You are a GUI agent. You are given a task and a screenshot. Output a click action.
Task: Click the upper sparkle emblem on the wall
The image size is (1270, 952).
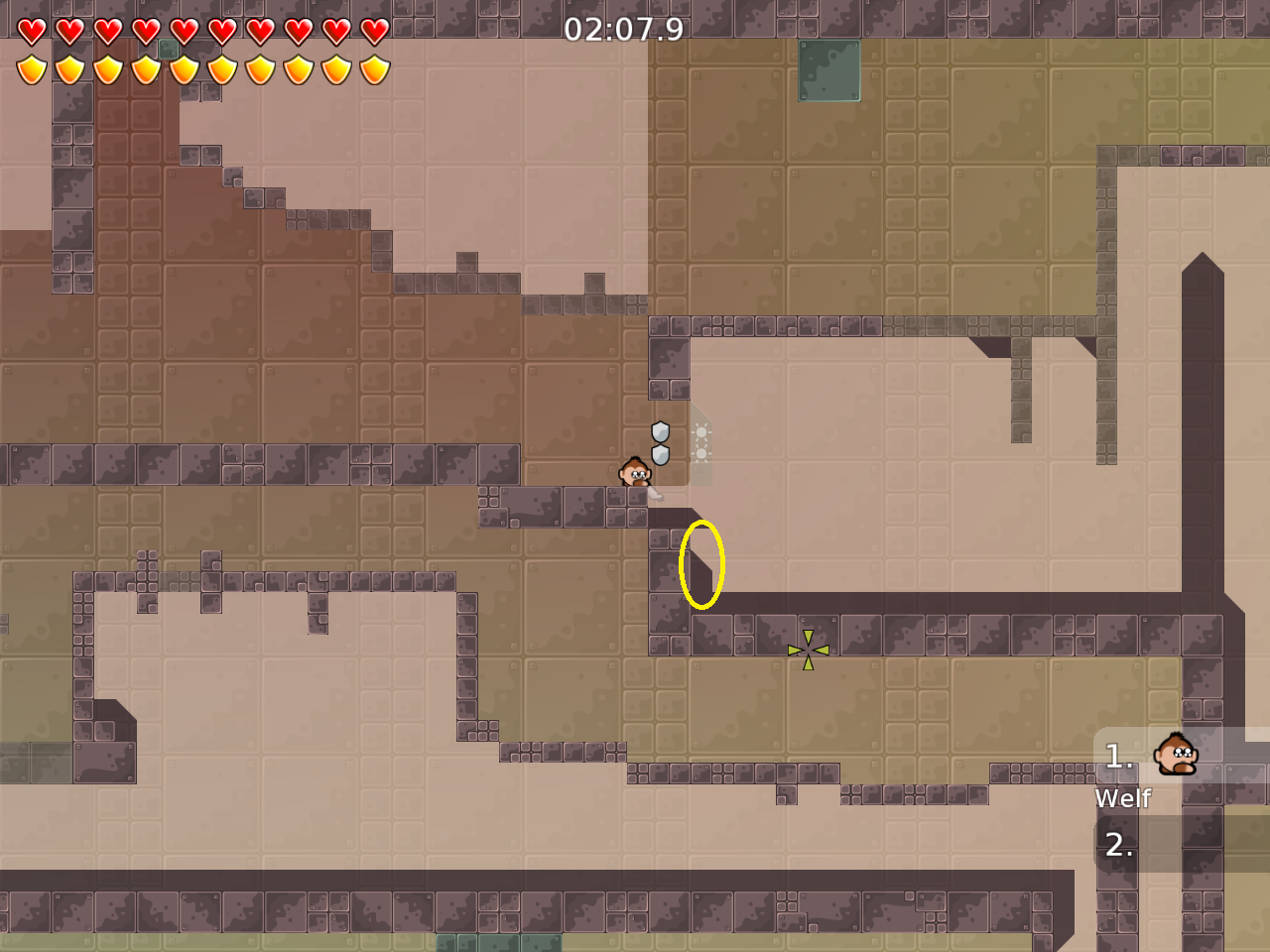coord(703,433)
